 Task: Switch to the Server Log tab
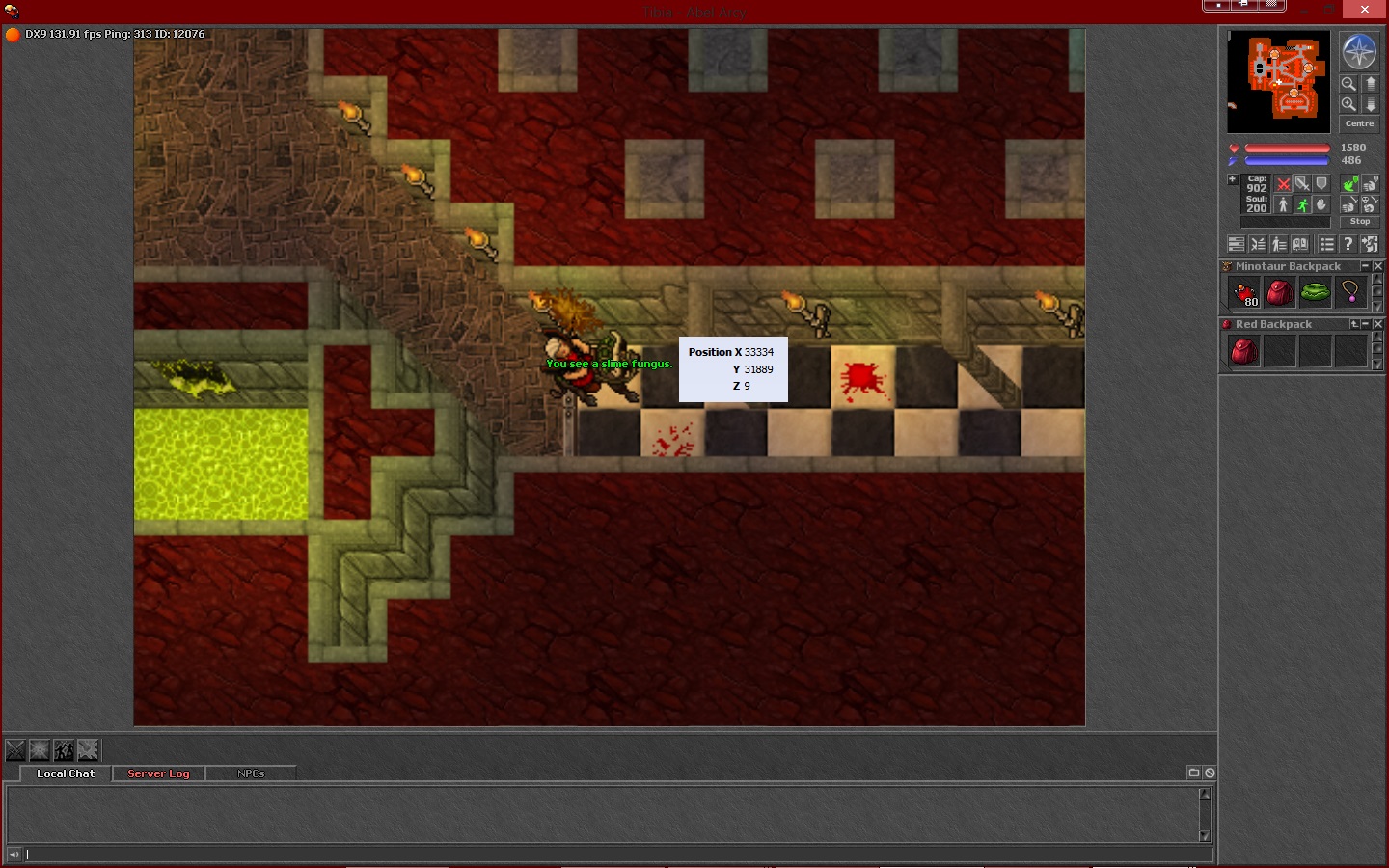[158, 773]
